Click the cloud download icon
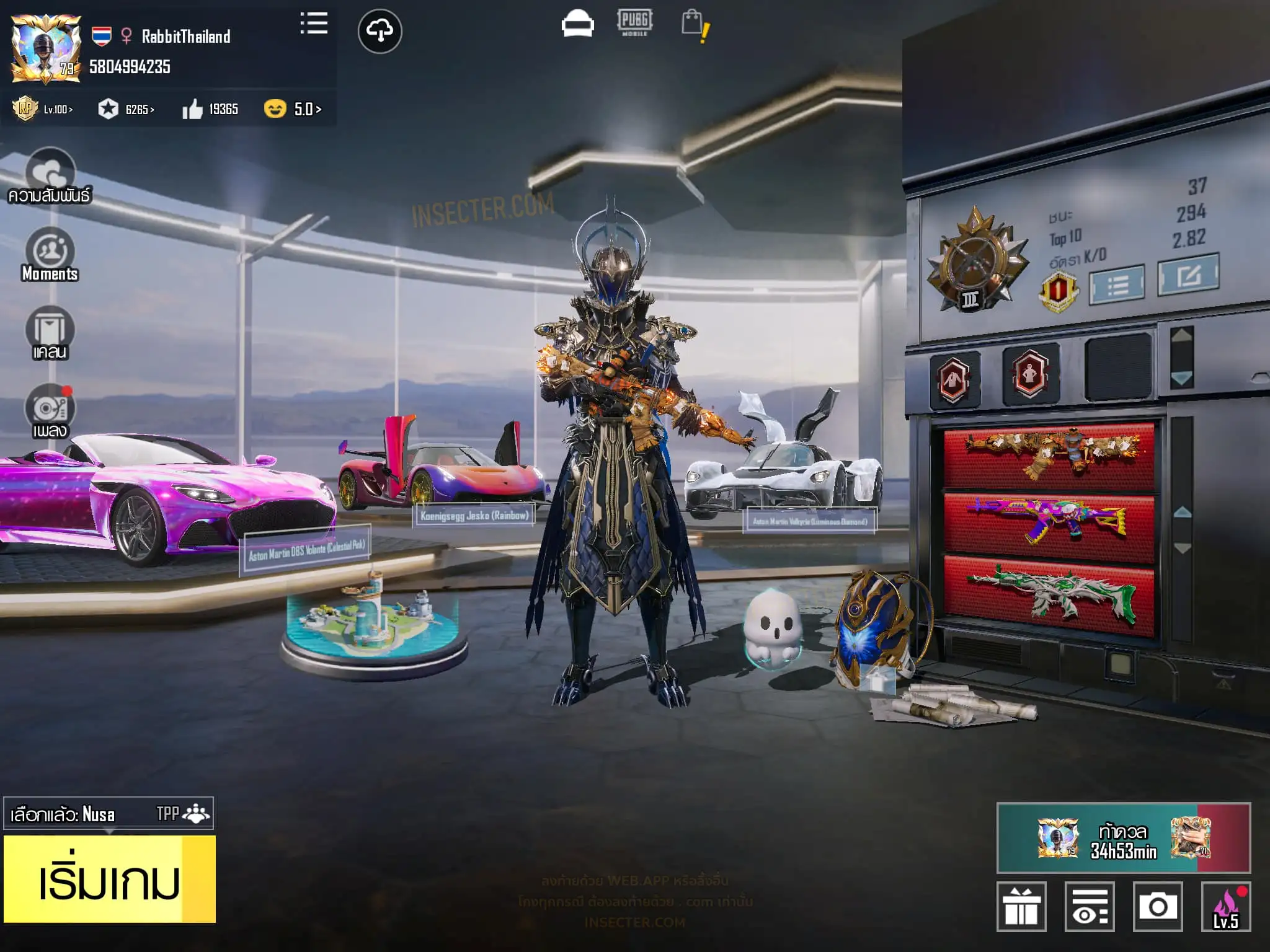The image size is (1270, 952). click(380, 31)
